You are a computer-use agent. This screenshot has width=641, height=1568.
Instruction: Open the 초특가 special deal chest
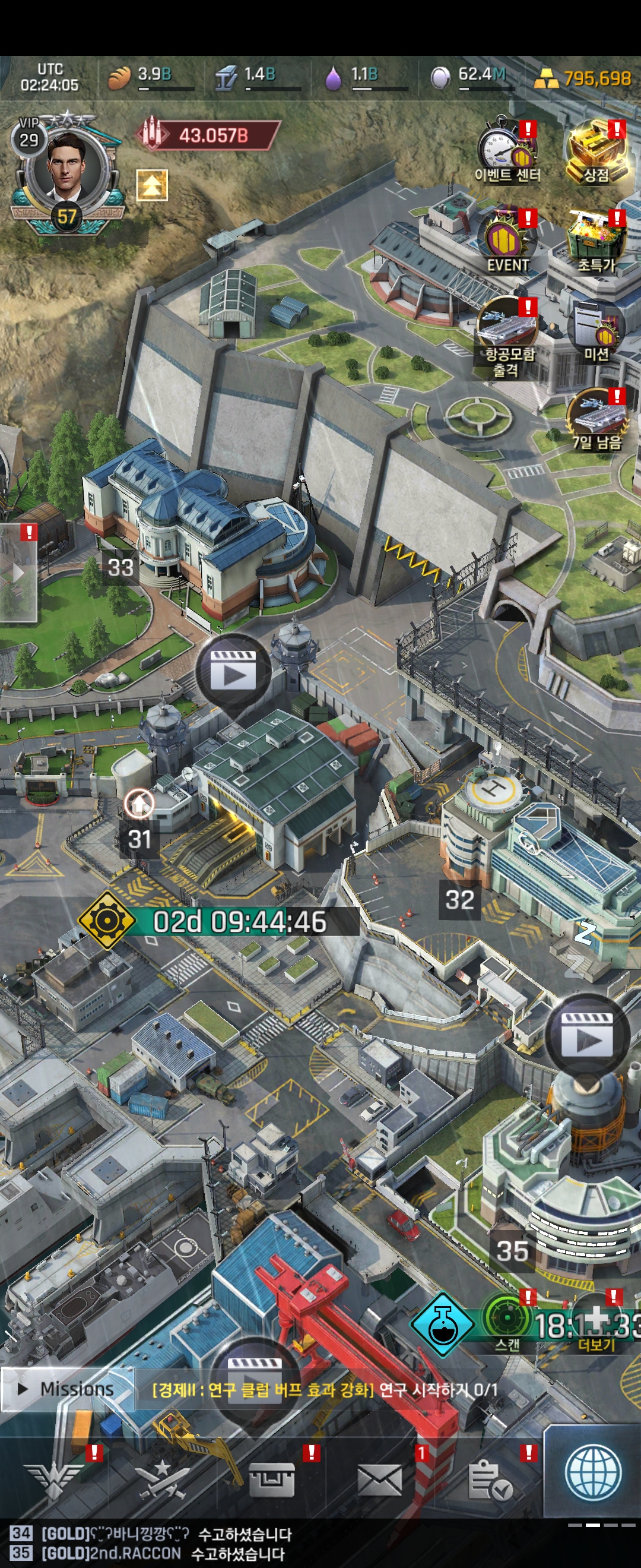coord(596,242)
